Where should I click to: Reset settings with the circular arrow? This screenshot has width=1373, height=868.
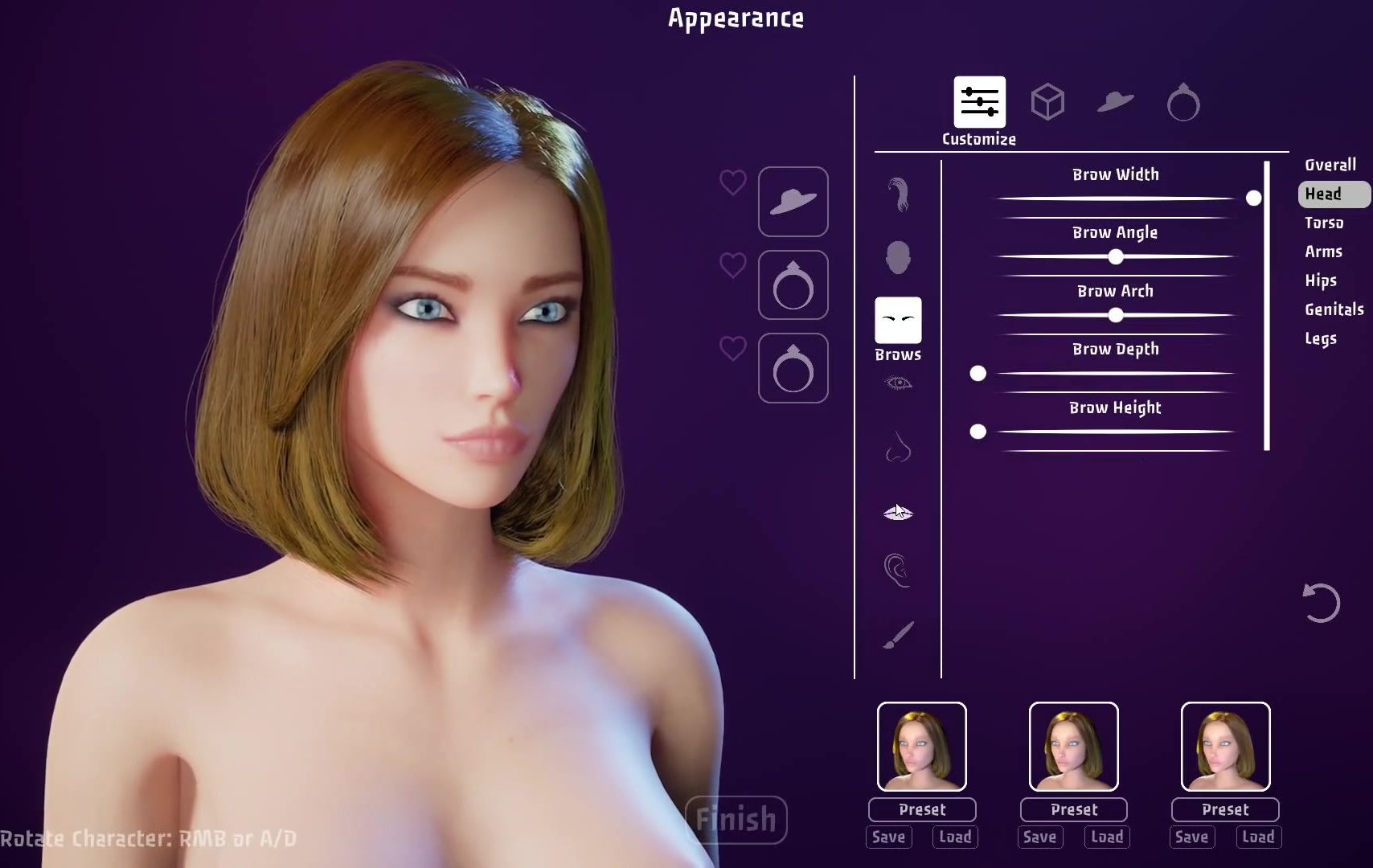tap(1321, 603)
